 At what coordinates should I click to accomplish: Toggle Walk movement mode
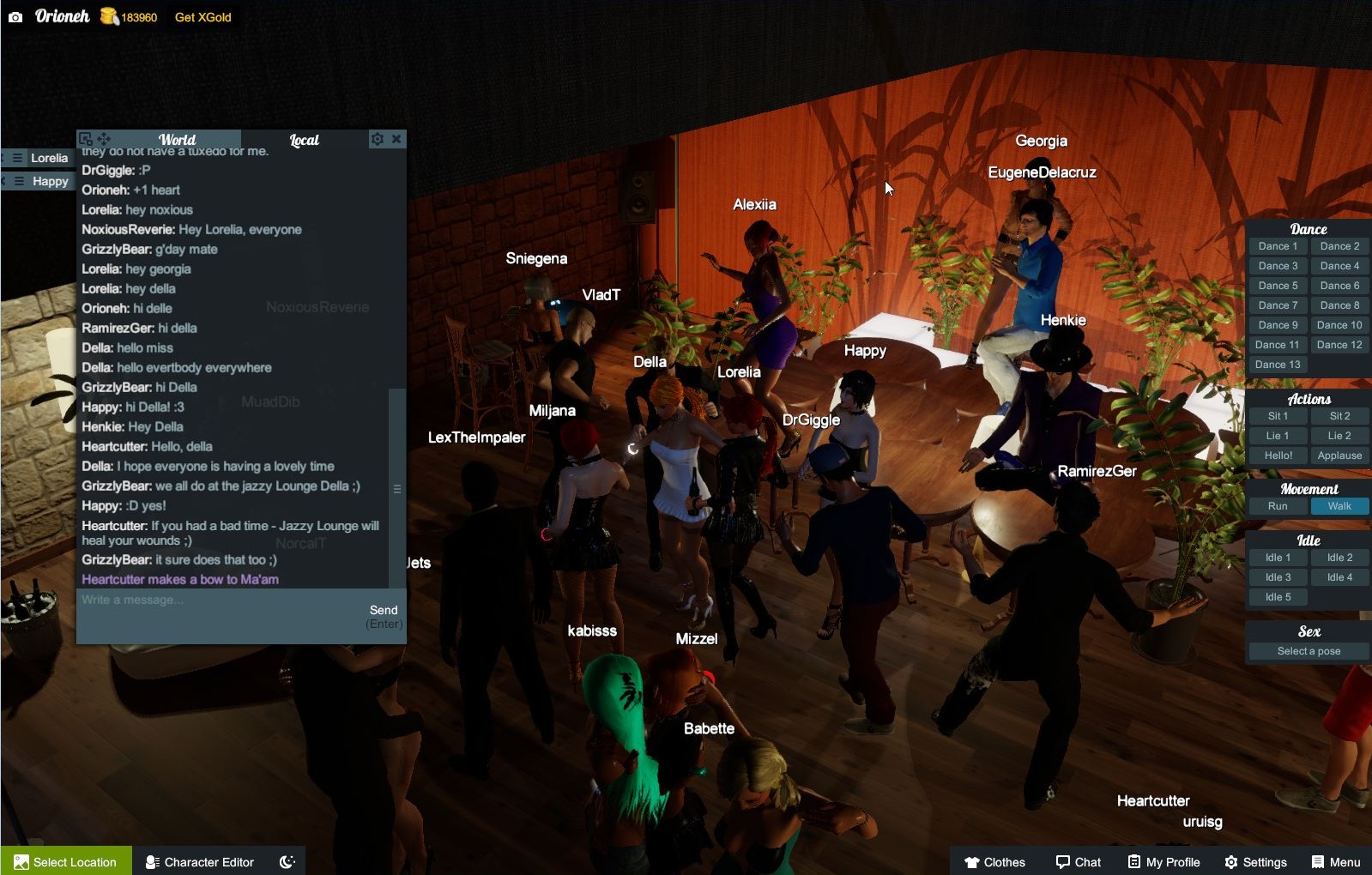[x=1339, y=506]
